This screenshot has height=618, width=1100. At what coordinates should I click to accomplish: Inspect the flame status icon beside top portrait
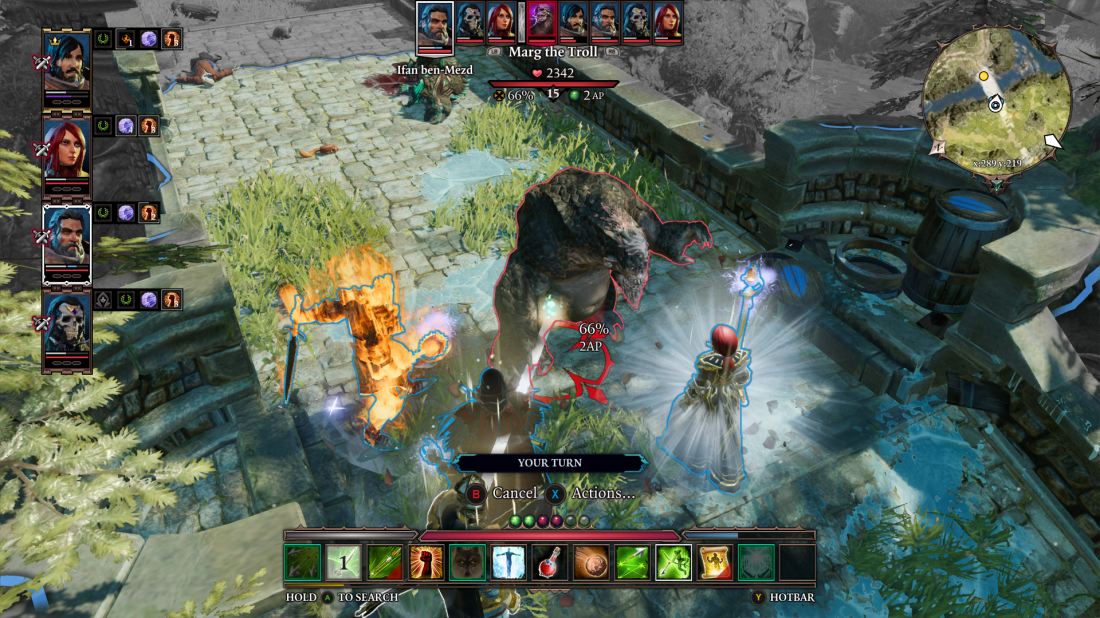[126, 39]
